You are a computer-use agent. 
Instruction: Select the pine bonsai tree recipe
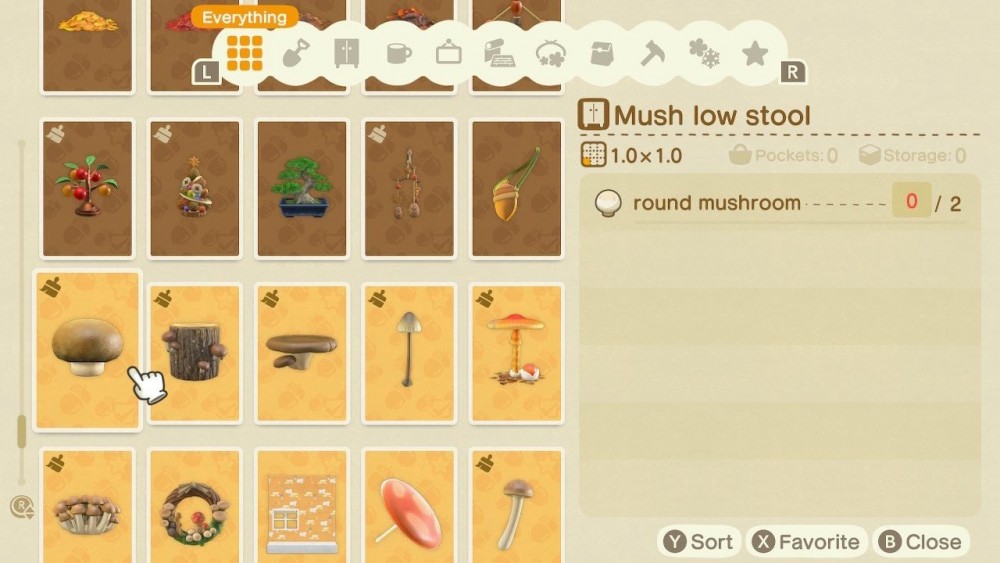pos(301,188)
